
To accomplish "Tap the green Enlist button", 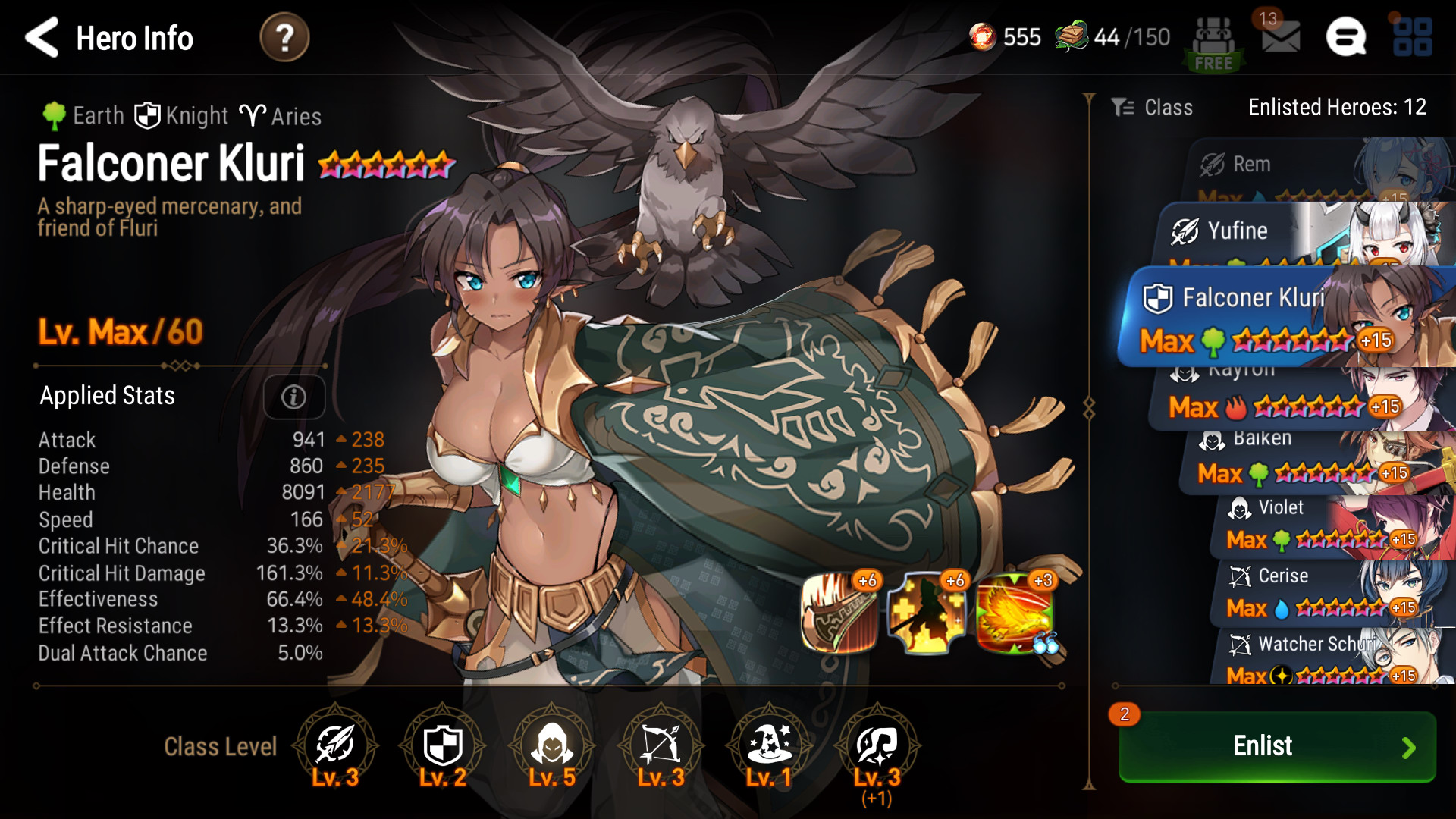I will [x=1277, y=746].
